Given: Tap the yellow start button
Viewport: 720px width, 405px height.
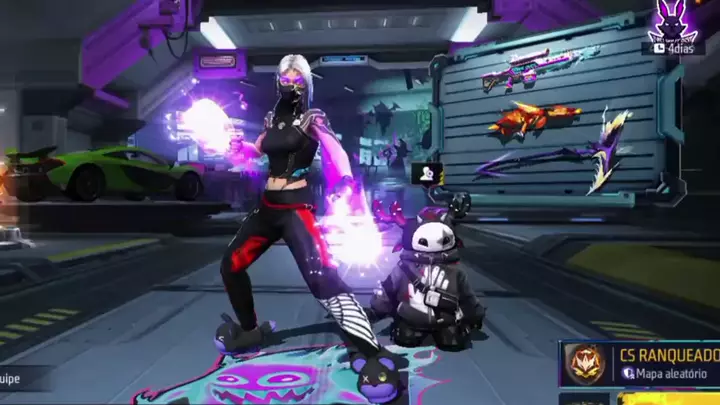Looking at the screenshot, I should pos(667,398).
